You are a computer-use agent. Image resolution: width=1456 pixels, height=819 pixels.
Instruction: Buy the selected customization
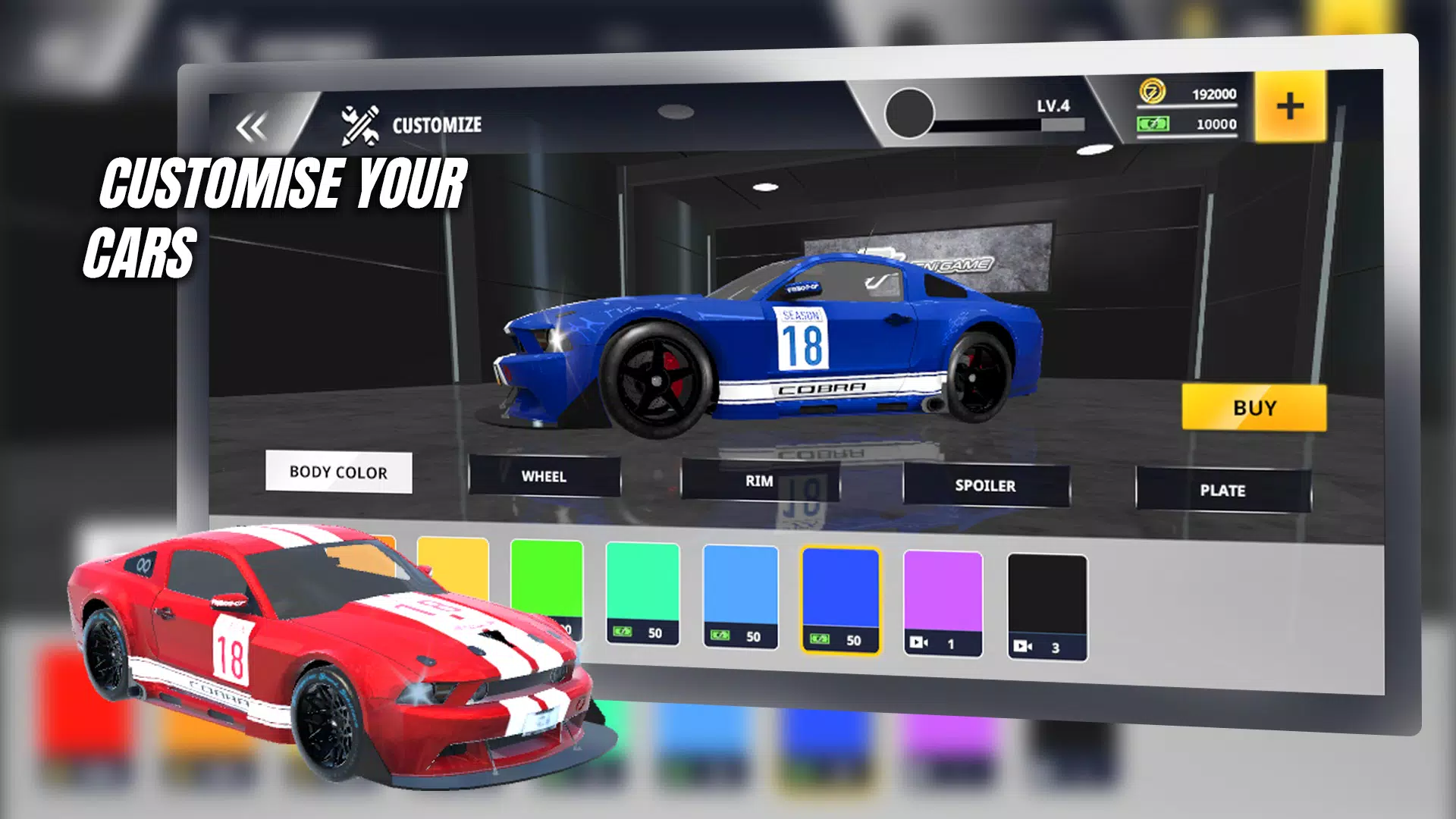click(x=1254, y=408)
